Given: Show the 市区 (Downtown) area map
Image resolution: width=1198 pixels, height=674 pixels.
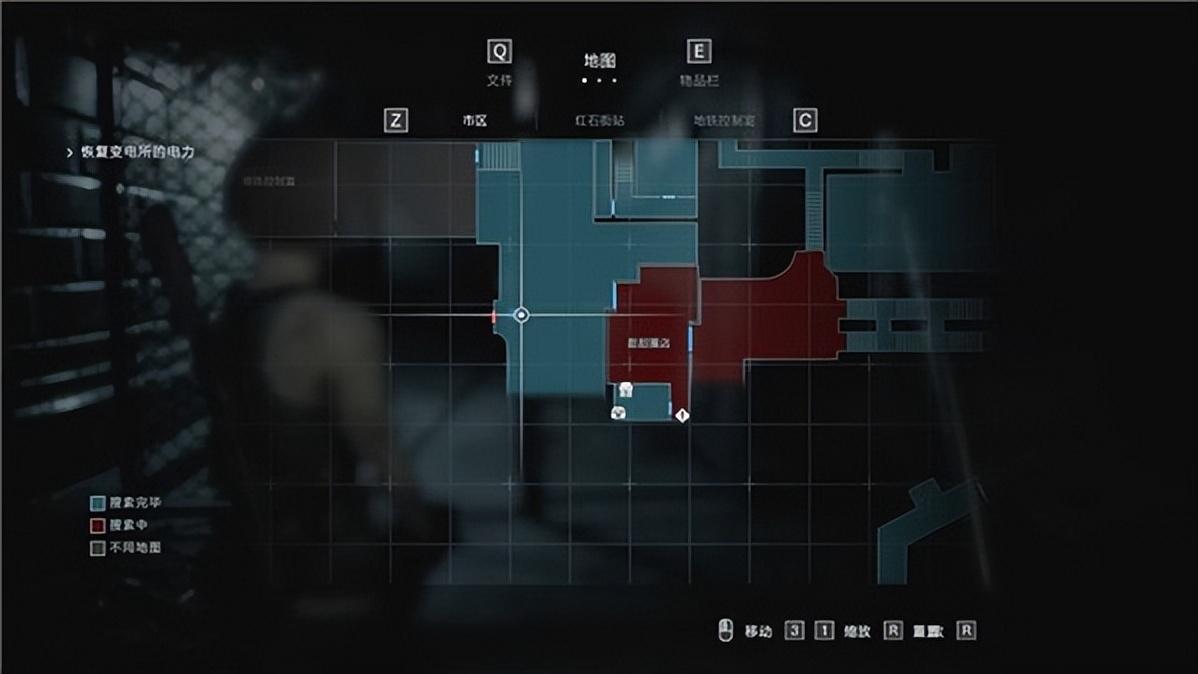Looking at the screenshot, I should click(x=474, y=121).
